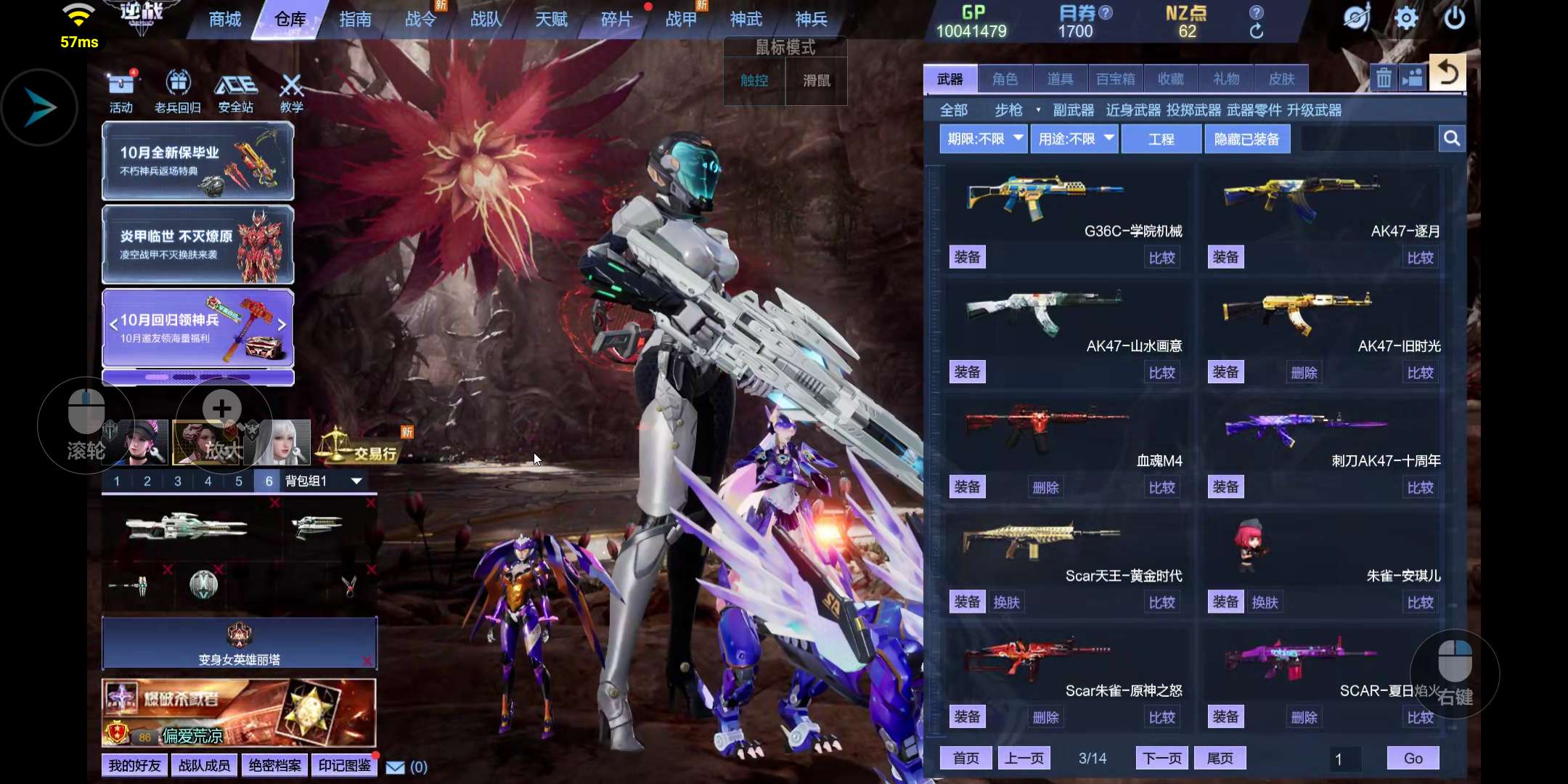Go to next page with 下一页

pyautogui.click(x=1161, y=759)
